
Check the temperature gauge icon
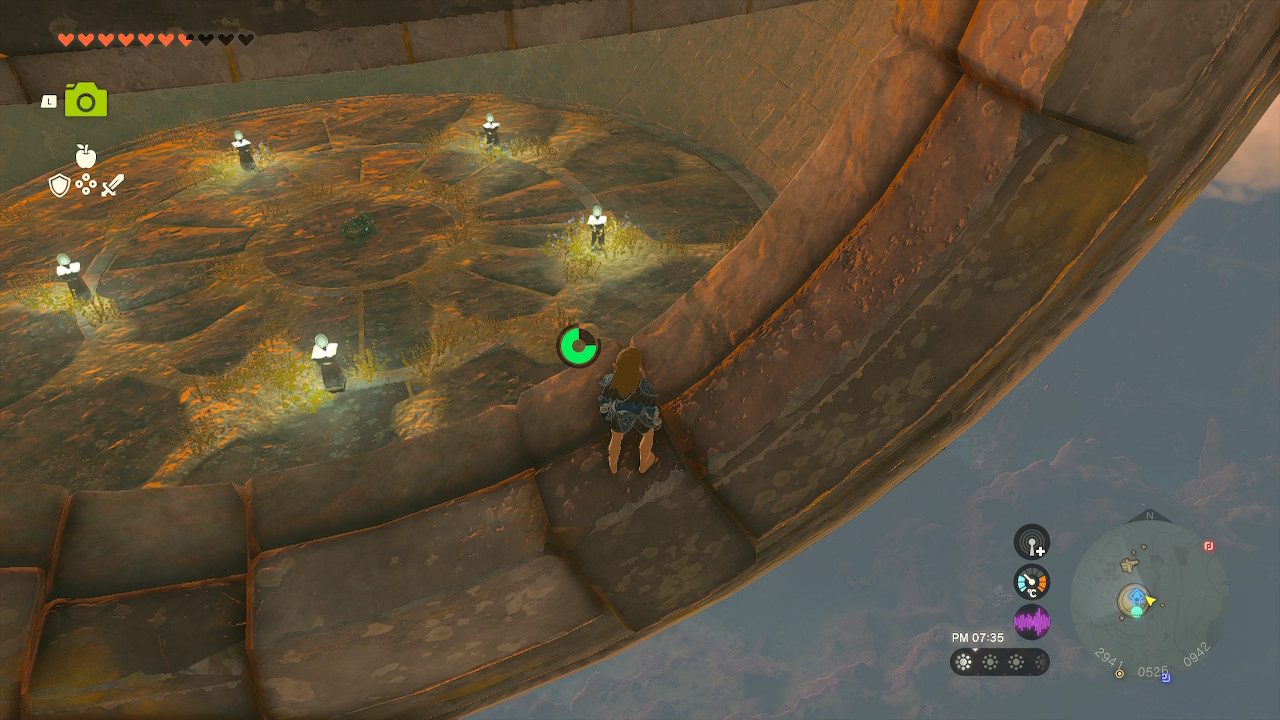pyautogui.click(x=1032, y=582)
